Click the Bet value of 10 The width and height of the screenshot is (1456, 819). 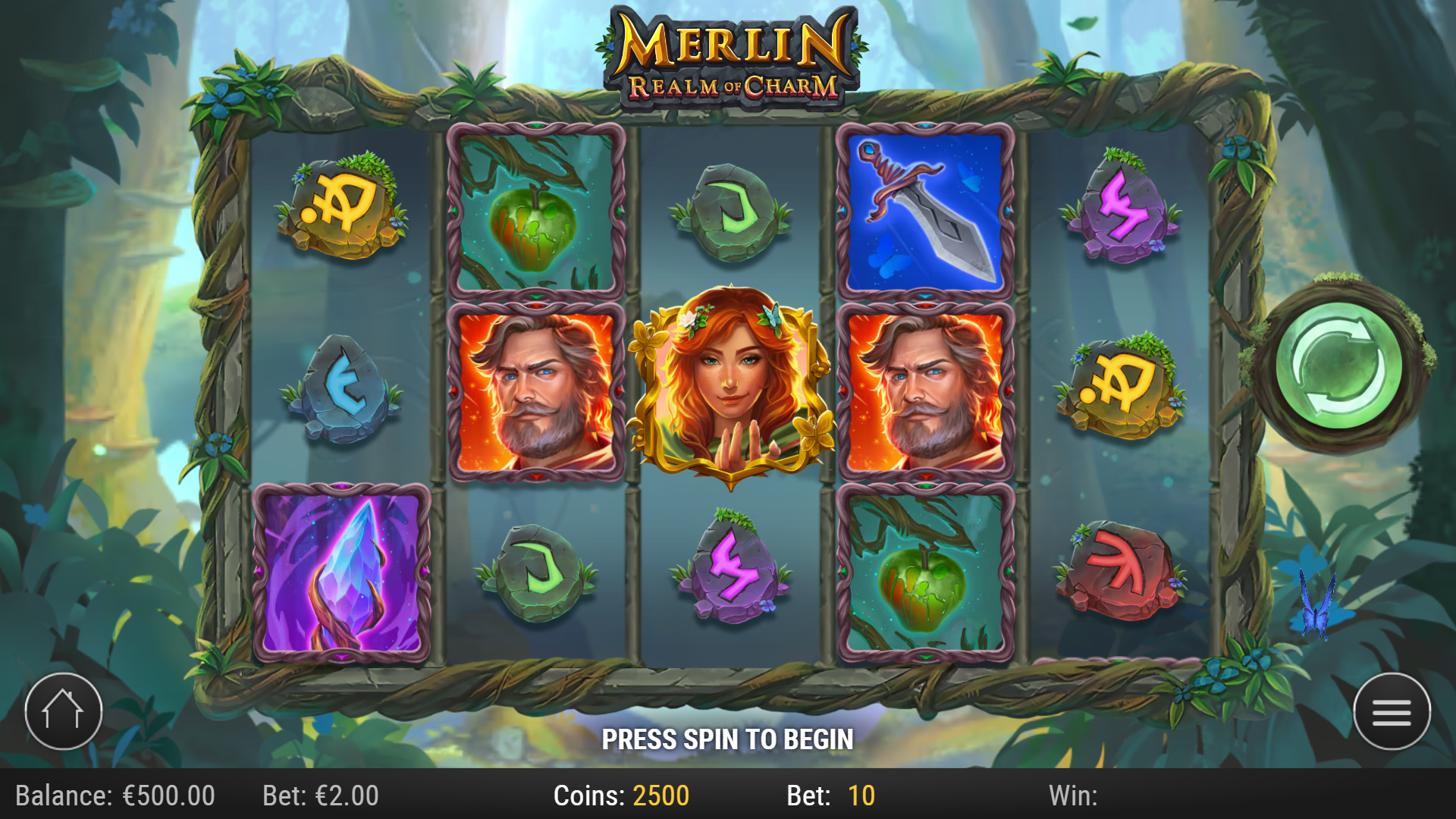[857, 796]
